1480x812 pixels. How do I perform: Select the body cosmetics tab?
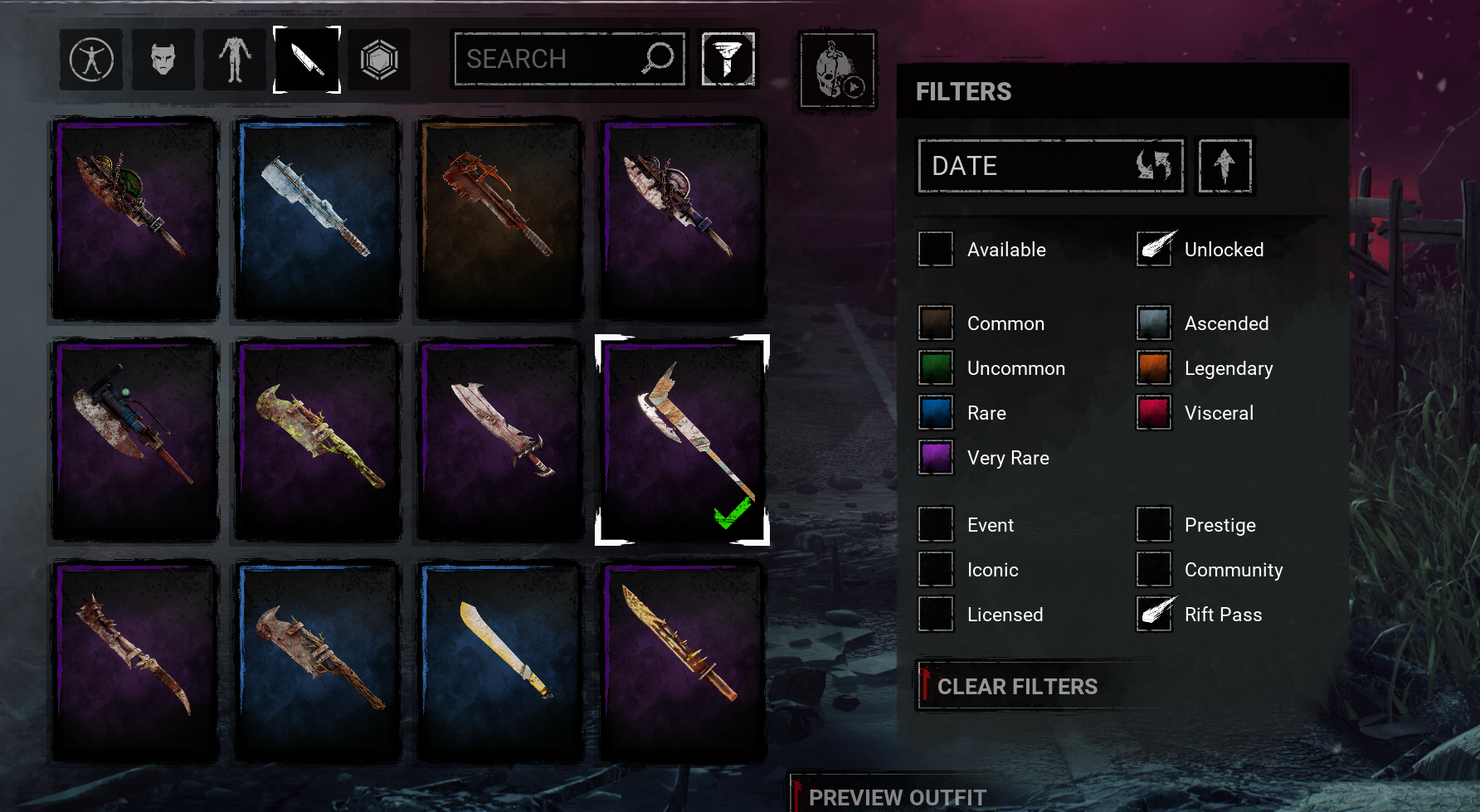235,60
